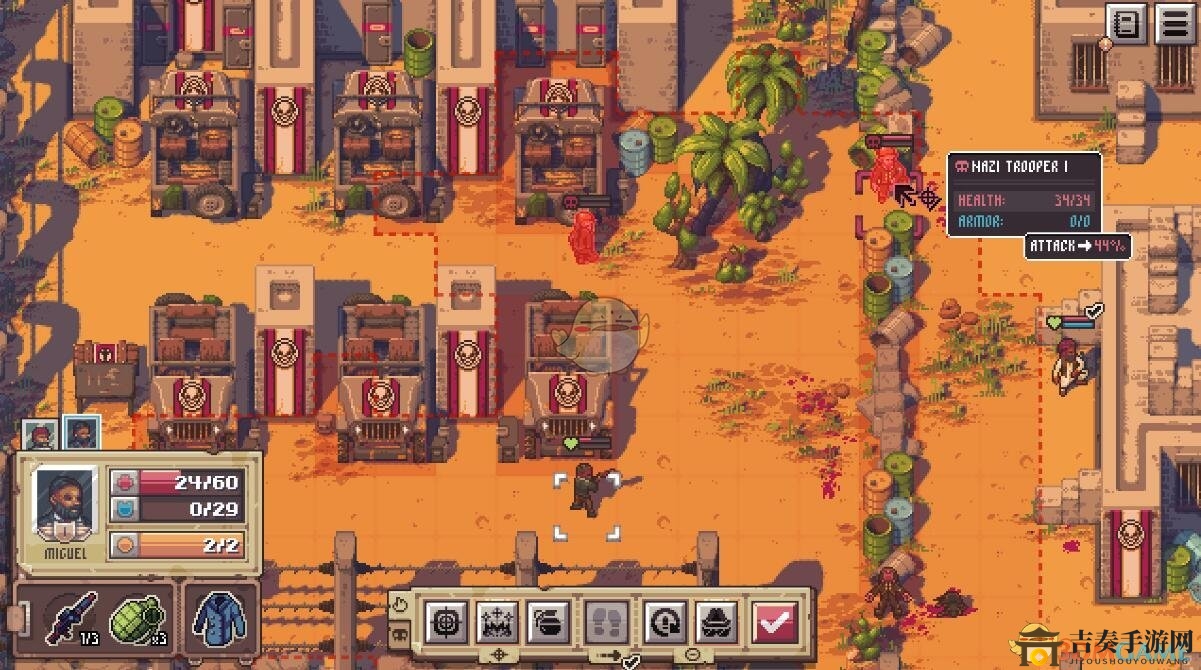Use the crown area-attack ability
This screenshot has height=670, width=1201.
coord(497,622)
